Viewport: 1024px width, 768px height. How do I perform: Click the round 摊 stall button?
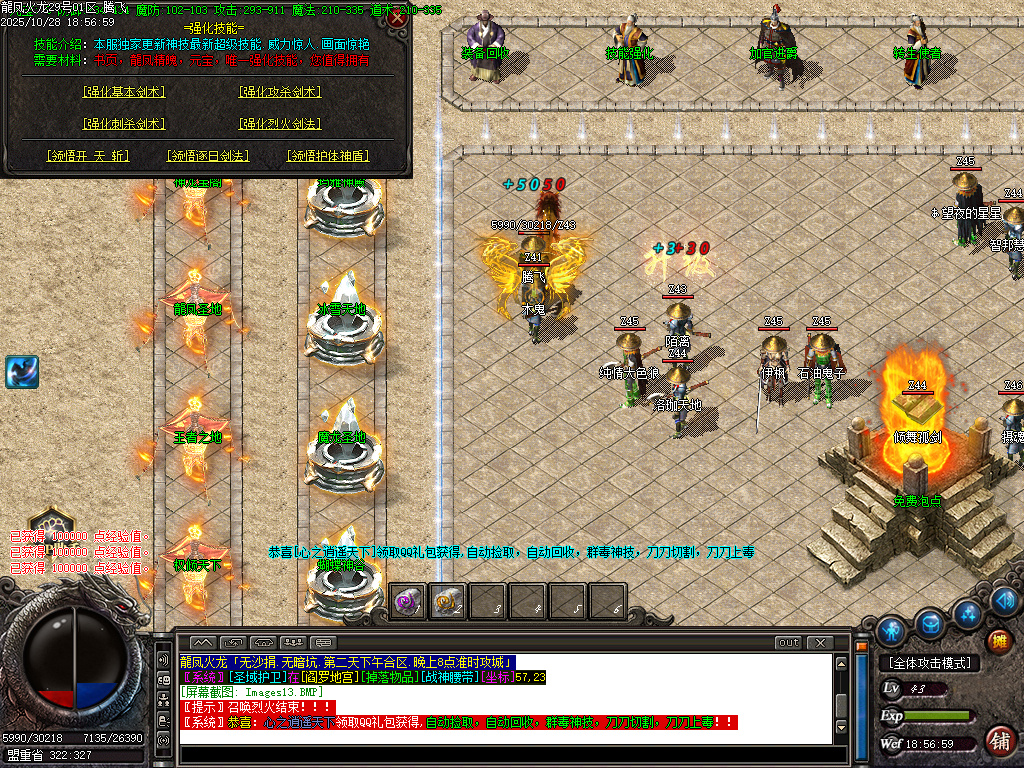(998, 640)
